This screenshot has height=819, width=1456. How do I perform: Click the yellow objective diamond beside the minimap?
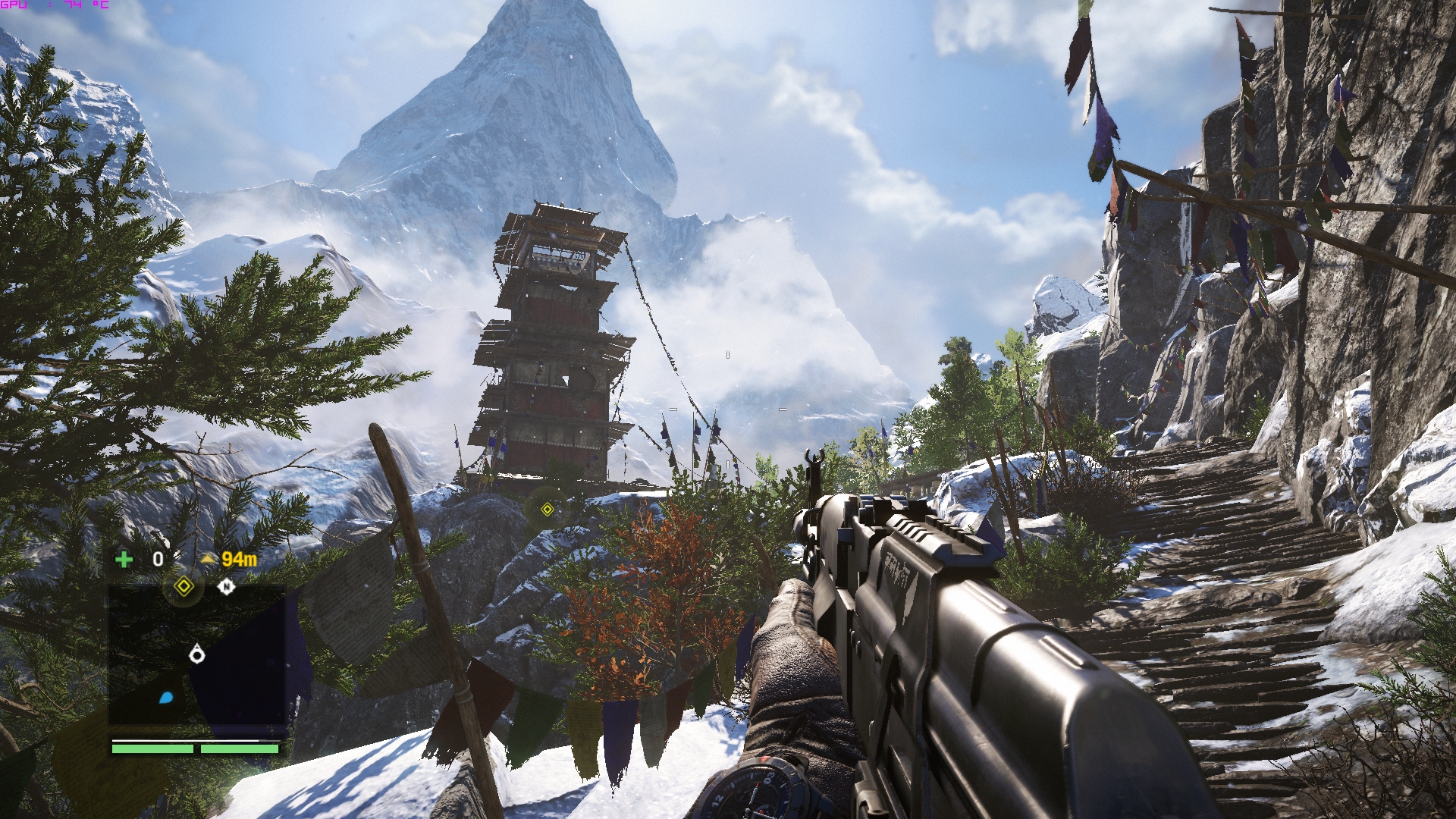point(182,586)
